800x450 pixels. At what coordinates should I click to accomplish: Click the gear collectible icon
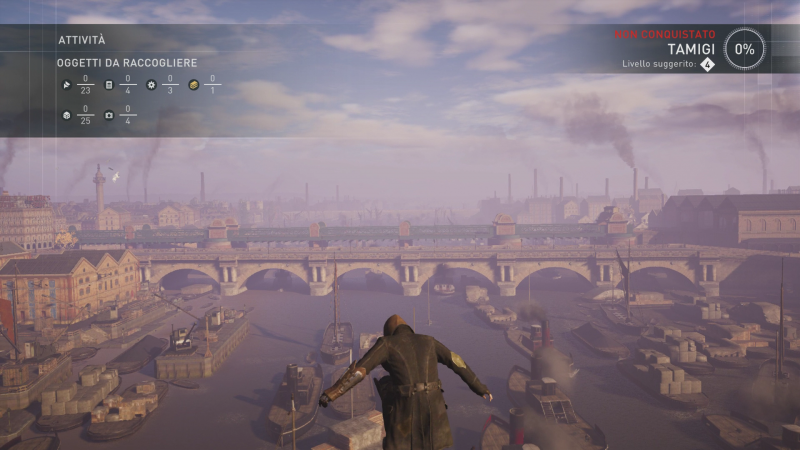(x=151, y=85)
